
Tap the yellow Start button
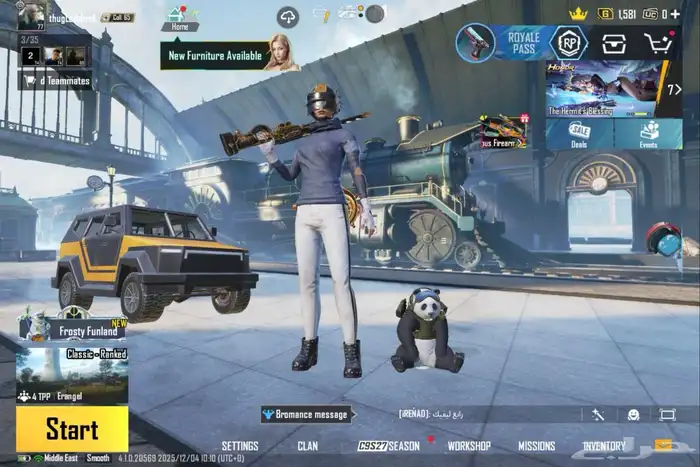click(72, 429)
